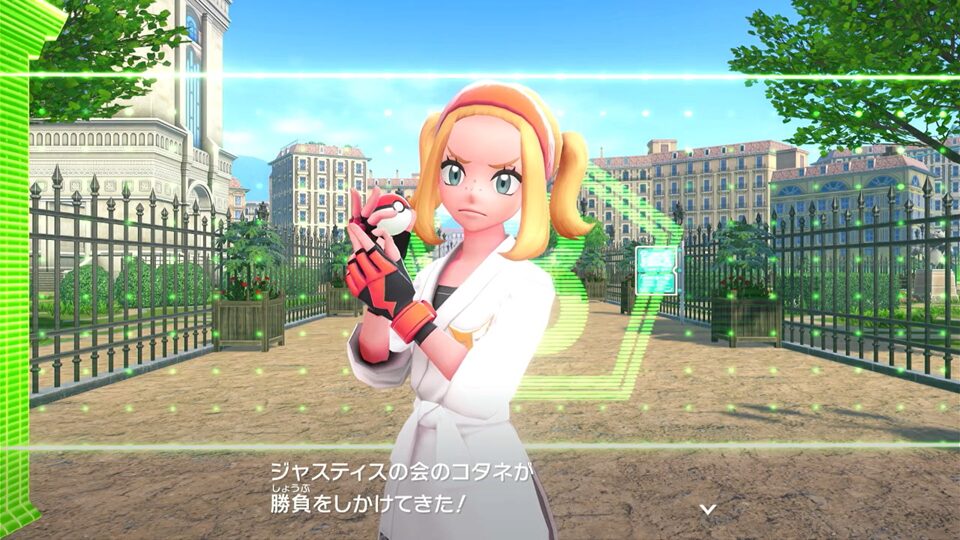Viewport: 960px width, 540px height.
Task: Advance the dialogue with the down arrow
Action: [x=707, y=509]
